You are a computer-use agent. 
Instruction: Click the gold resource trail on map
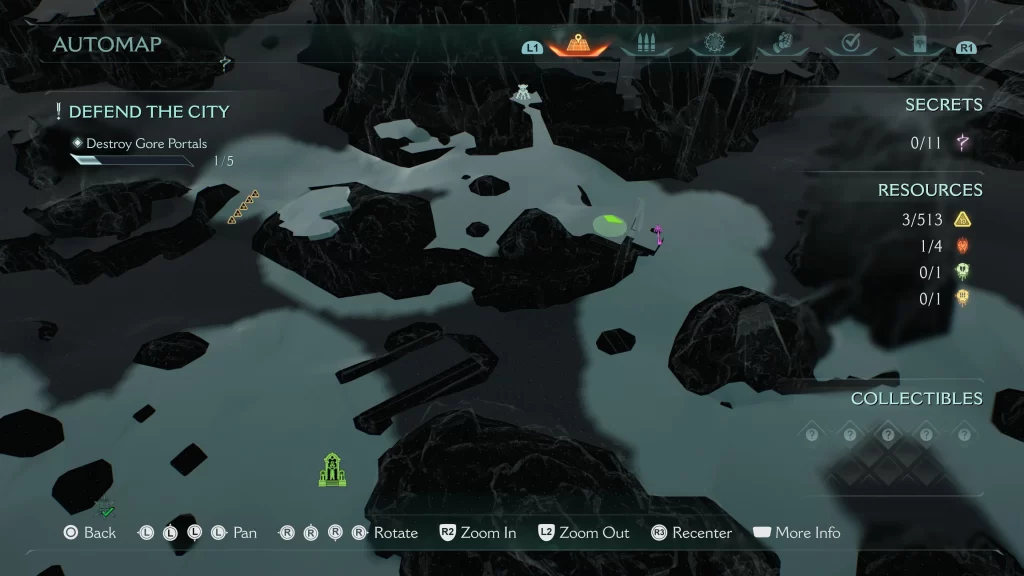pos(243,207)
